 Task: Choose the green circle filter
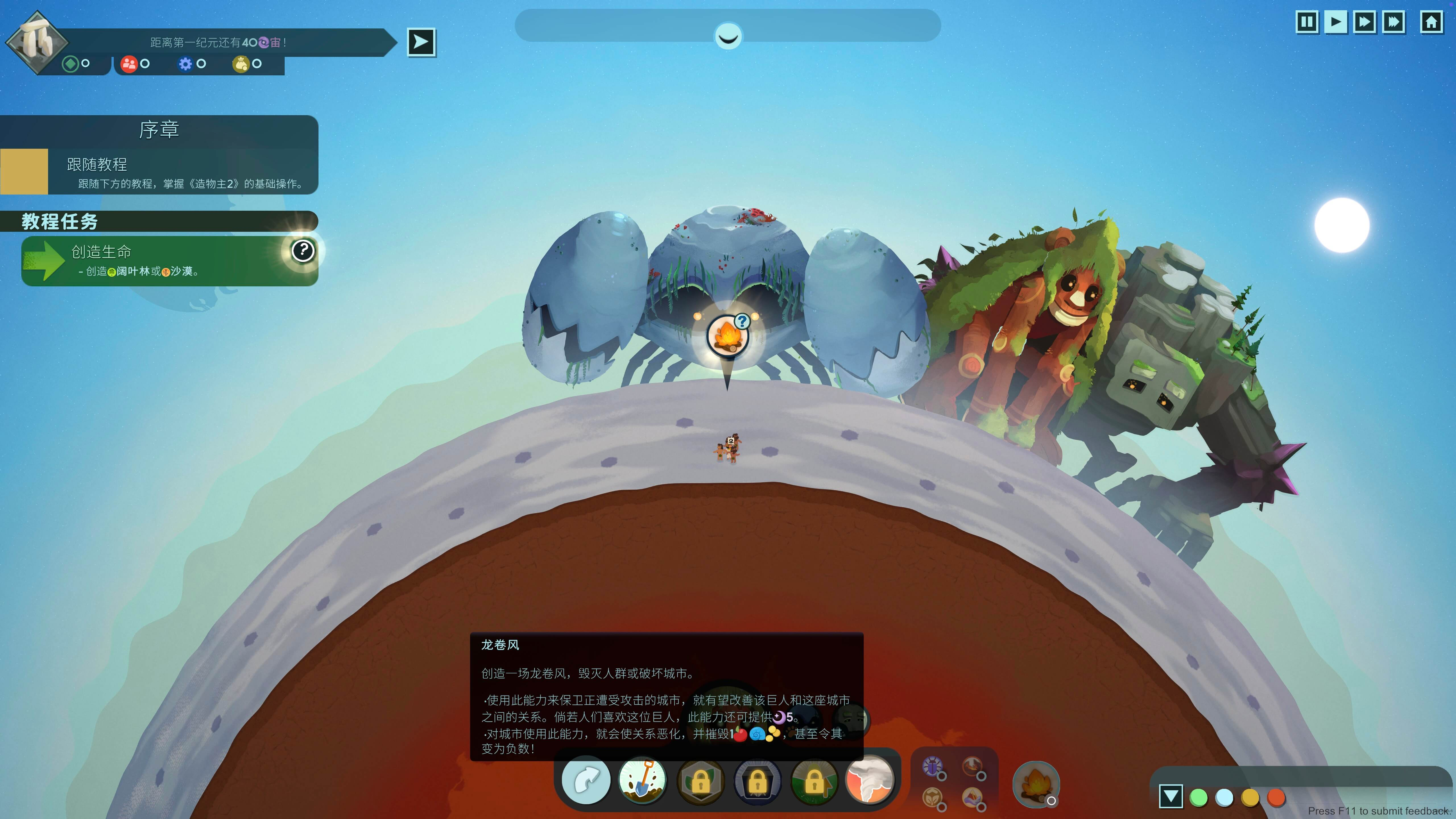pyautogui.click(x=1198, y=797)
